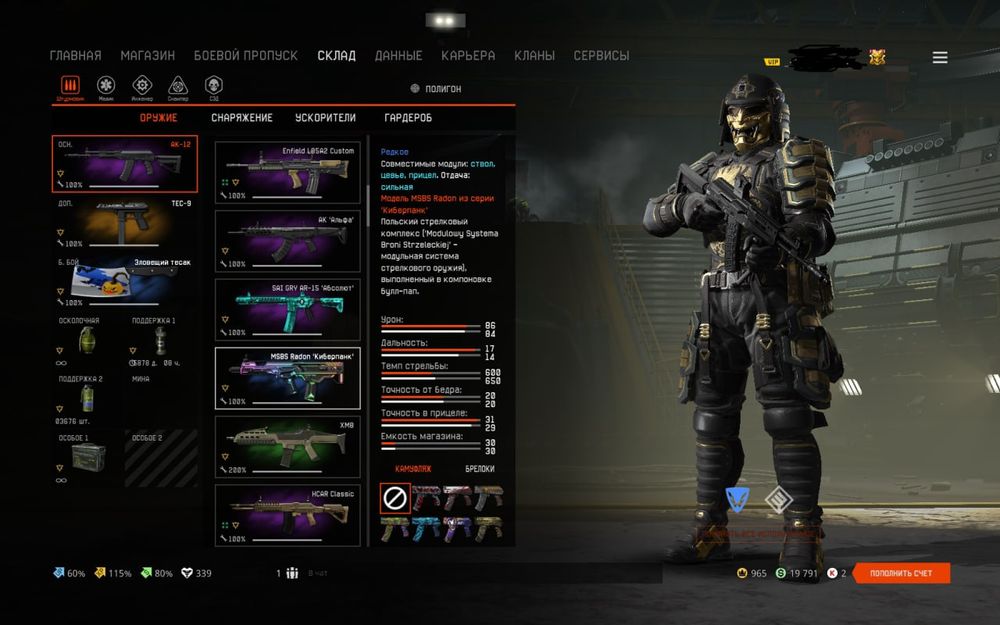Click the equipped AK-12 primary slot
The width and height of the screenshot is (1000, 625).
pos(124,163)
